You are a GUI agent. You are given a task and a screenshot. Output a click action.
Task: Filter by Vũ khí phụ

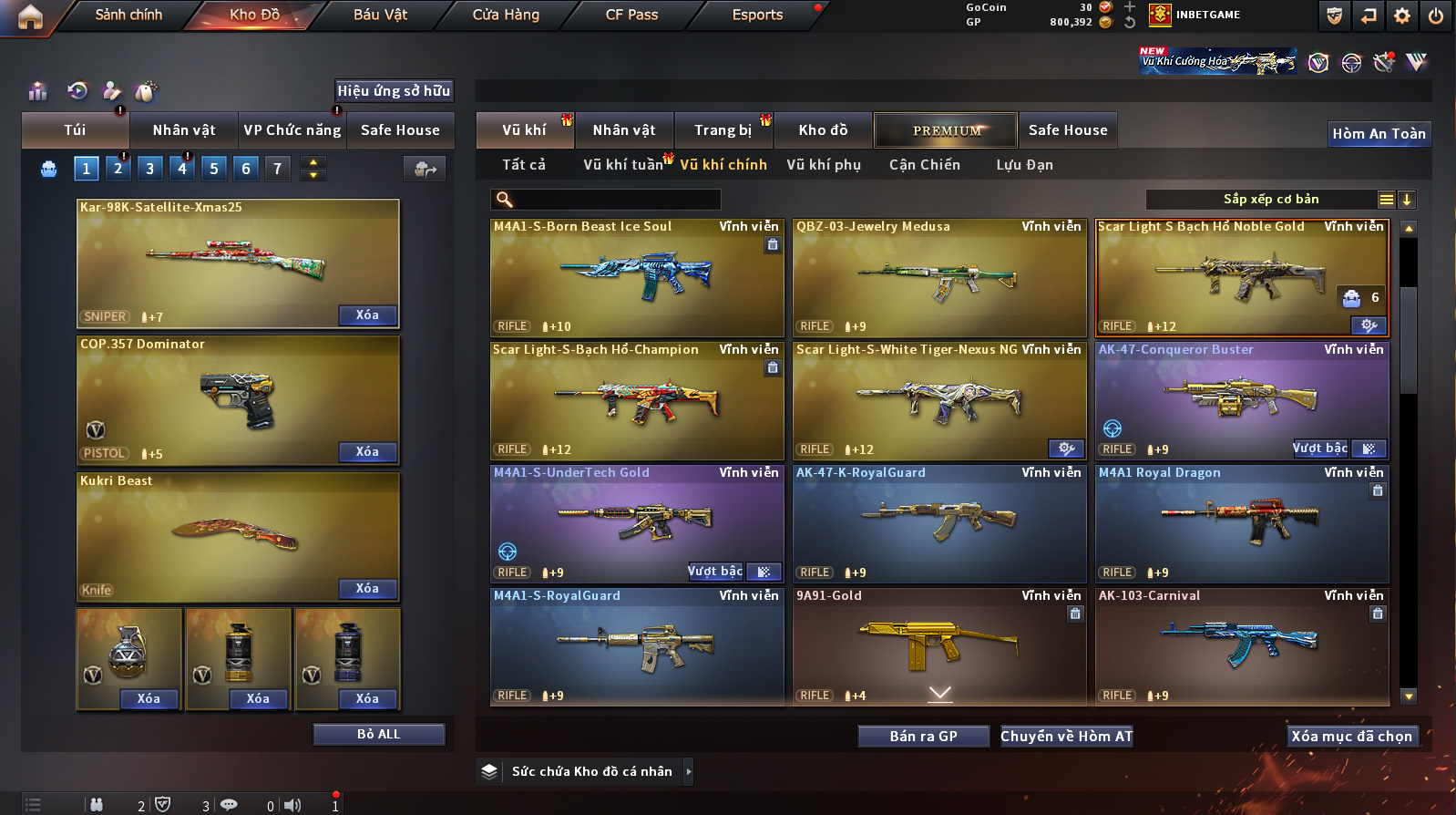click(824, 165)
